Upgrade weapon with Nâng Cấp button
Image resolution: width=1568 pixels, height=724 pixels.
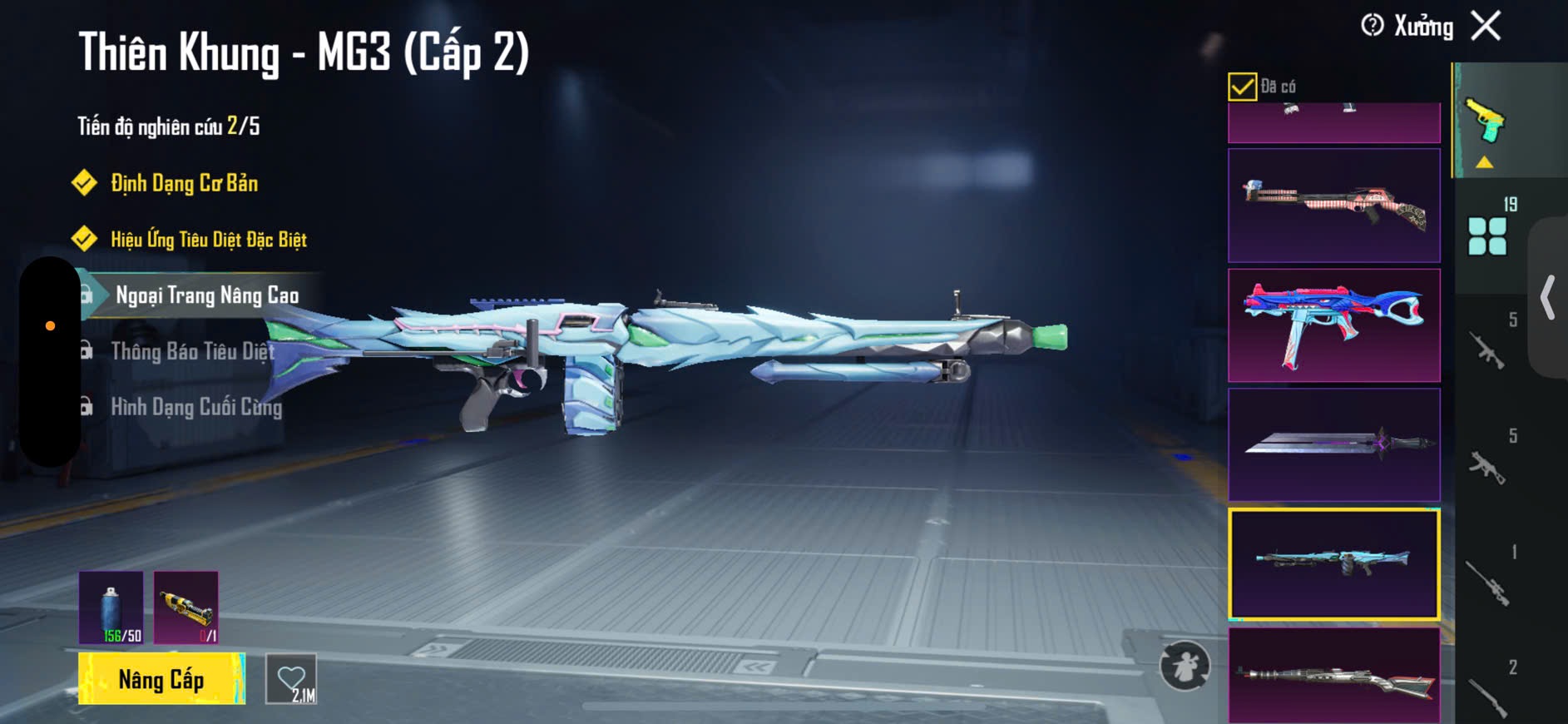(x=161, y=679)
